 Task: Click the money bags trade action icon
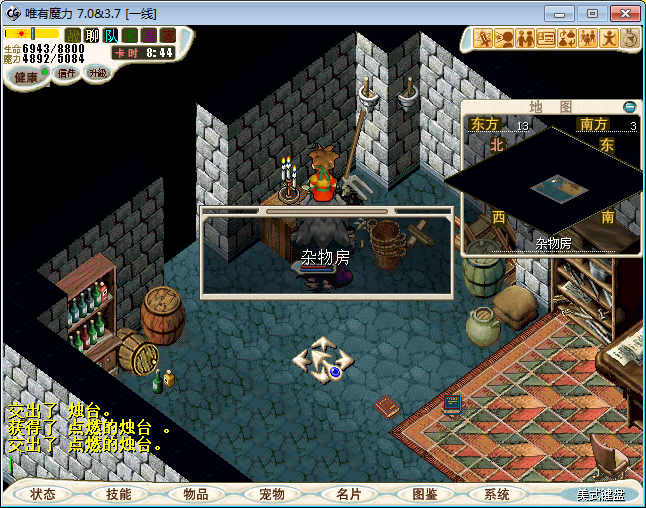click(x=567, y=39)
